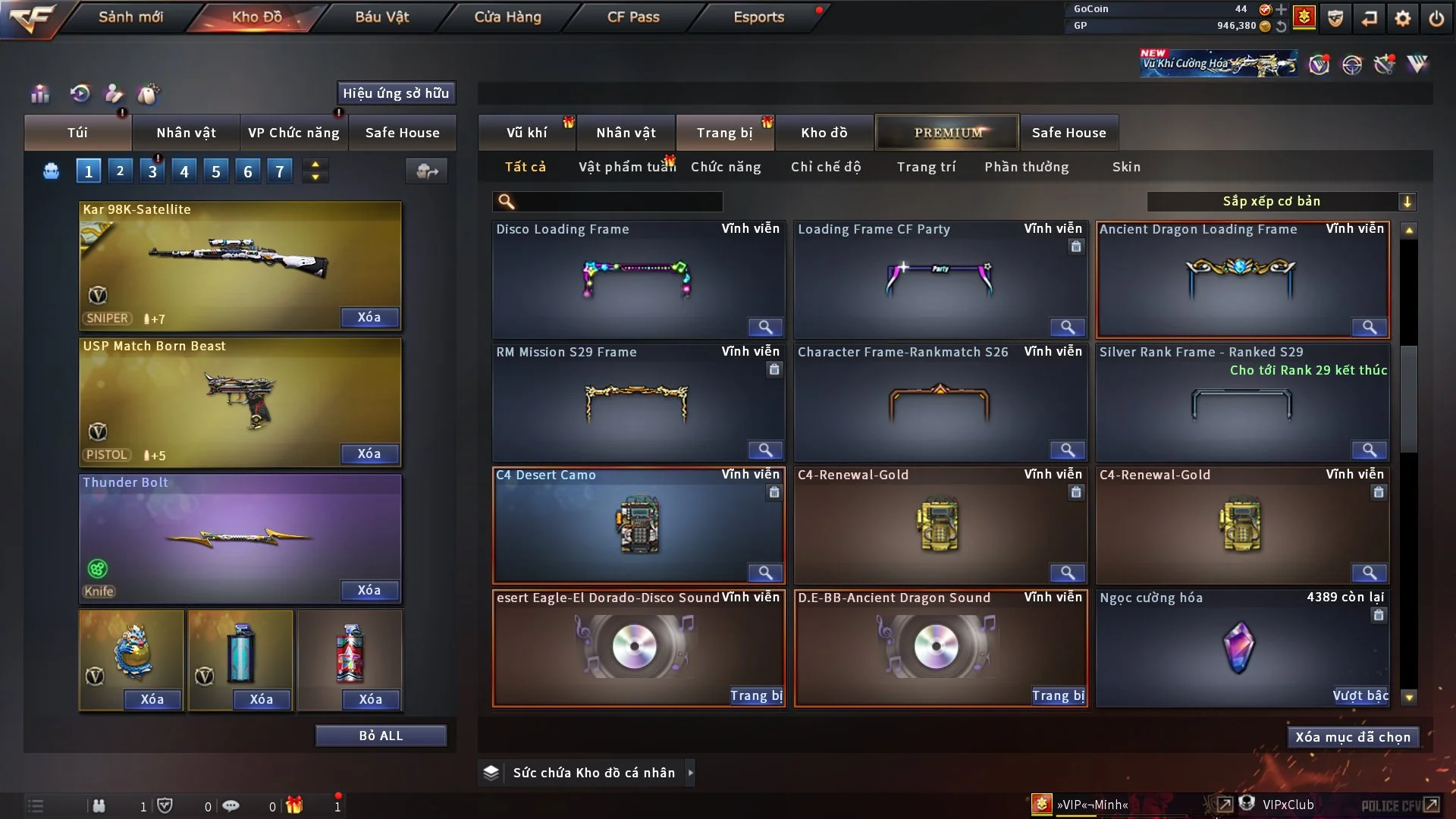
Task: Switch to bag slot 3
Action: click(152, 171)
